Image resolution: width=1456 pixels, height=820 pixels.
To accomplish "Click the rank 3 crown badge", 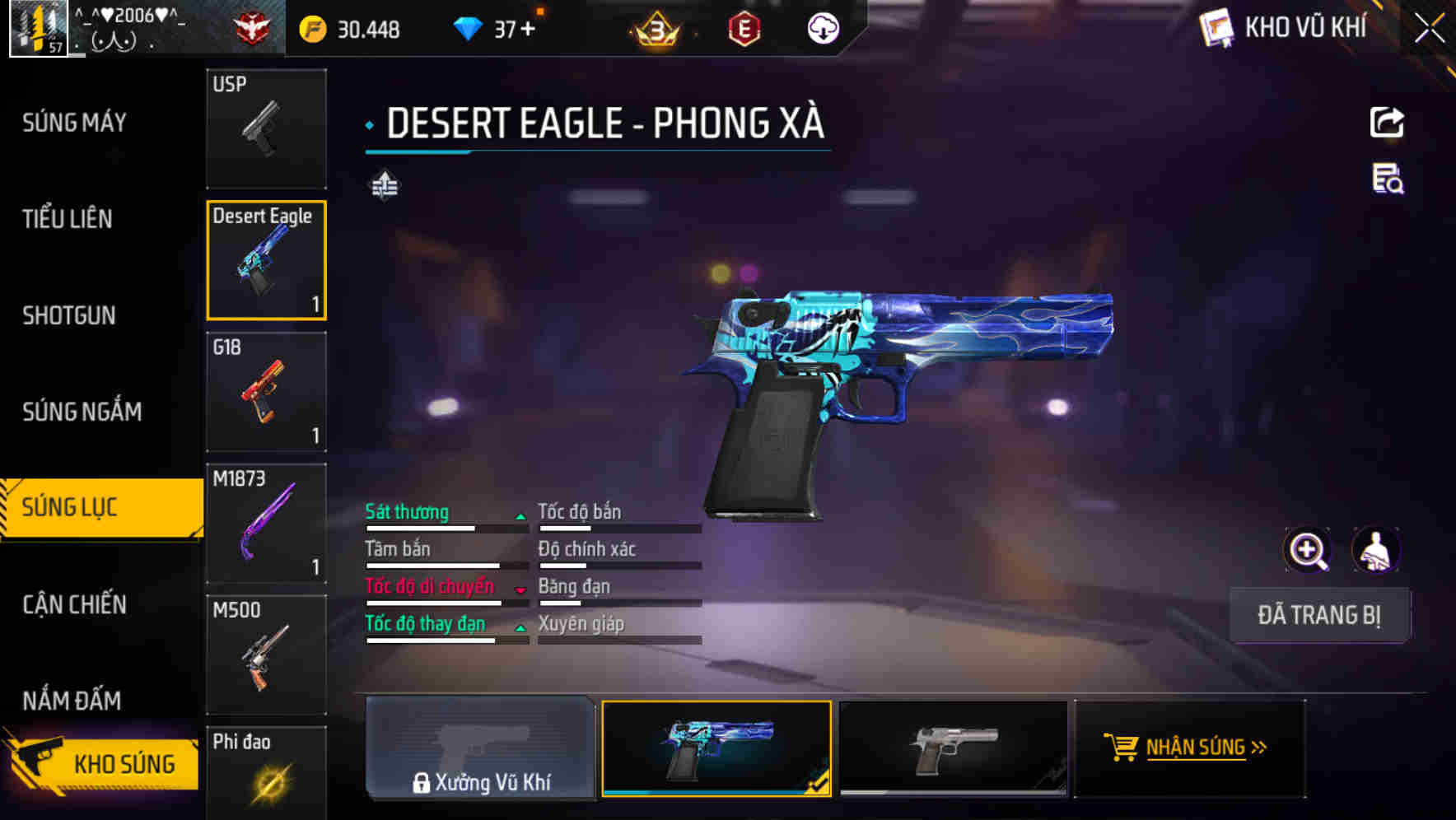I will pyautogui.click(x=653, y=29).
